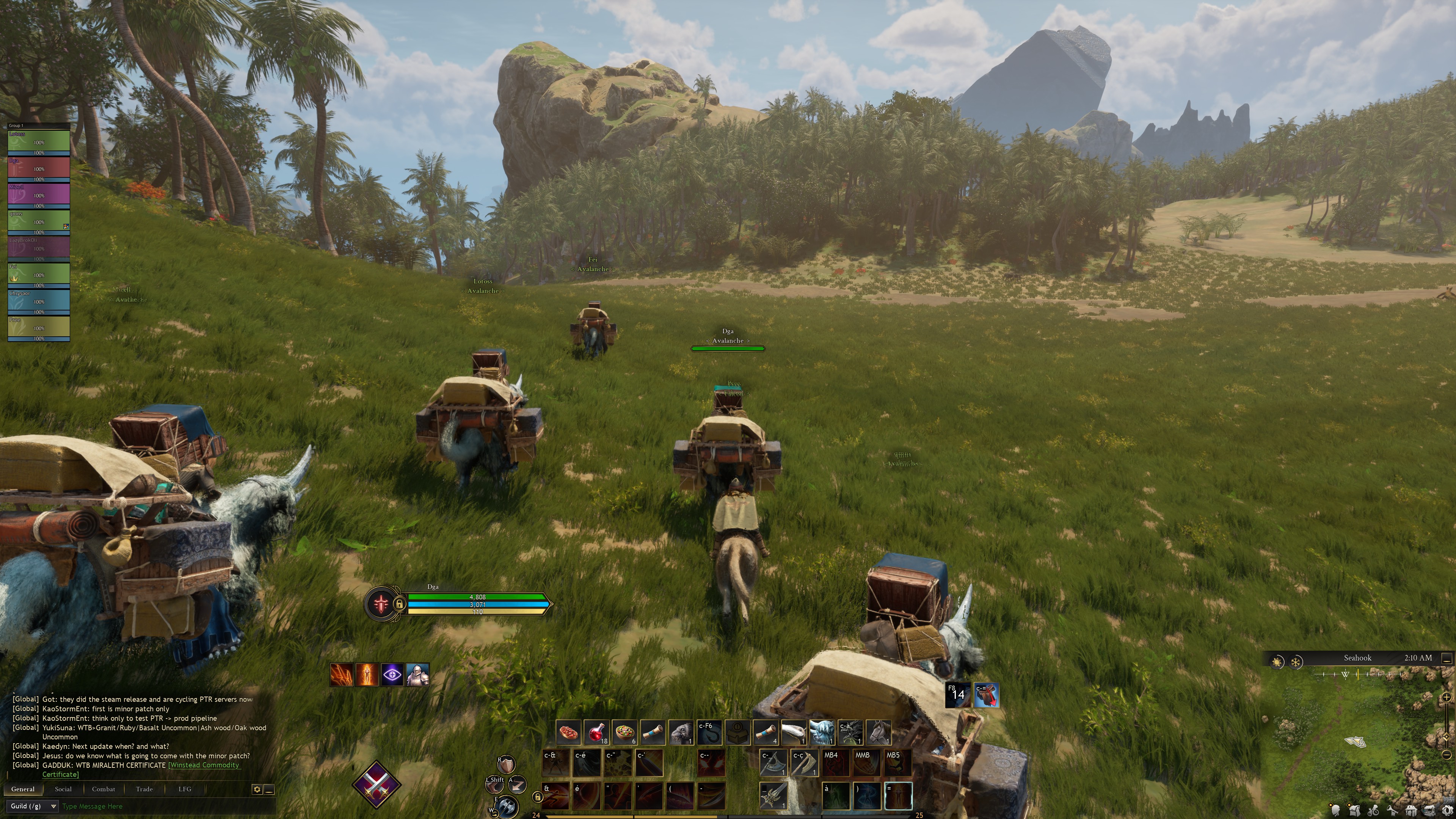Summon the horse mount from hotbar

pyautogui.click(x=879, y=733)
